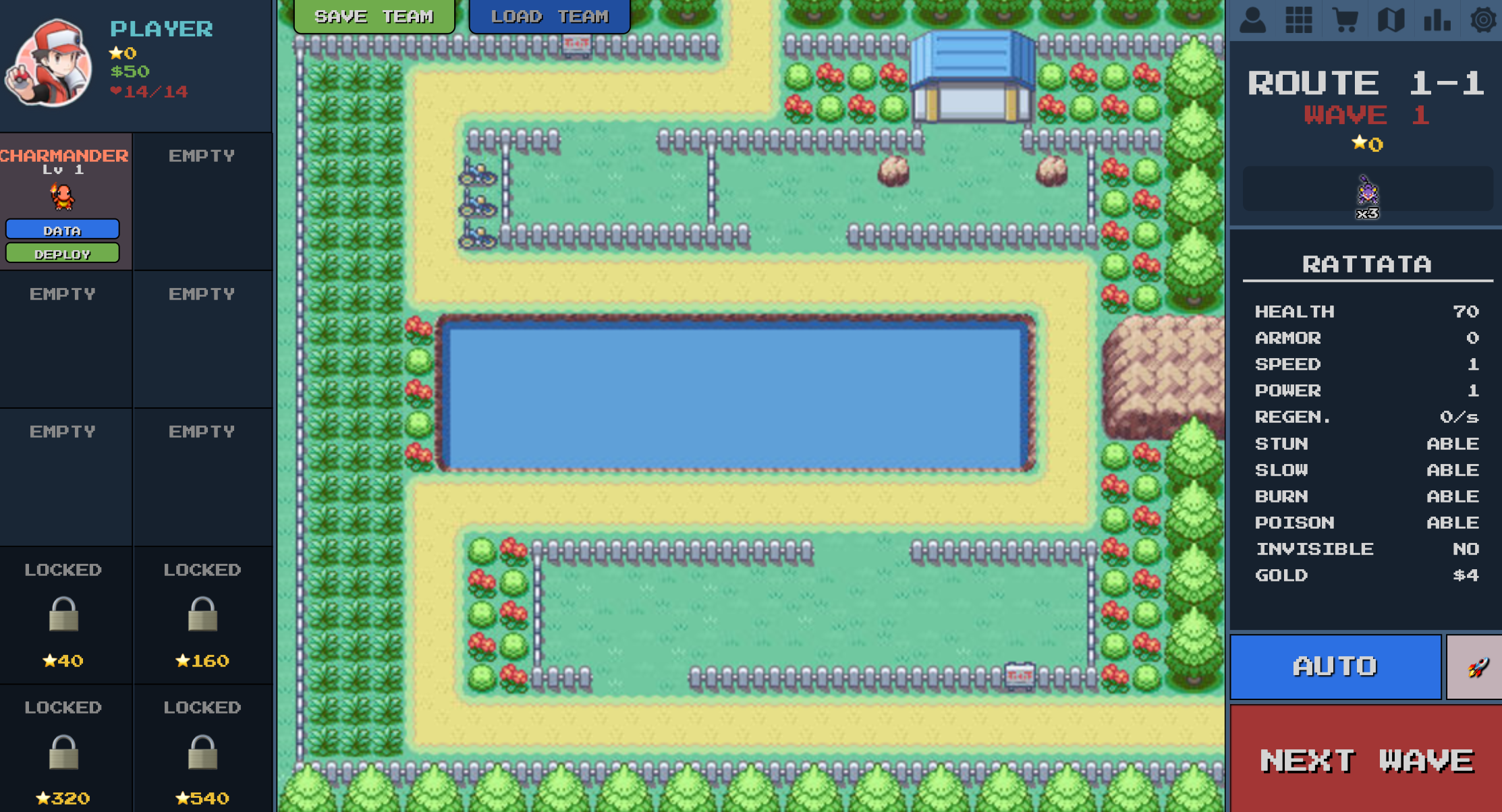Toggle AUTO wave mode
Viewport: 1502px width, 812px height.
(1335, 666)
